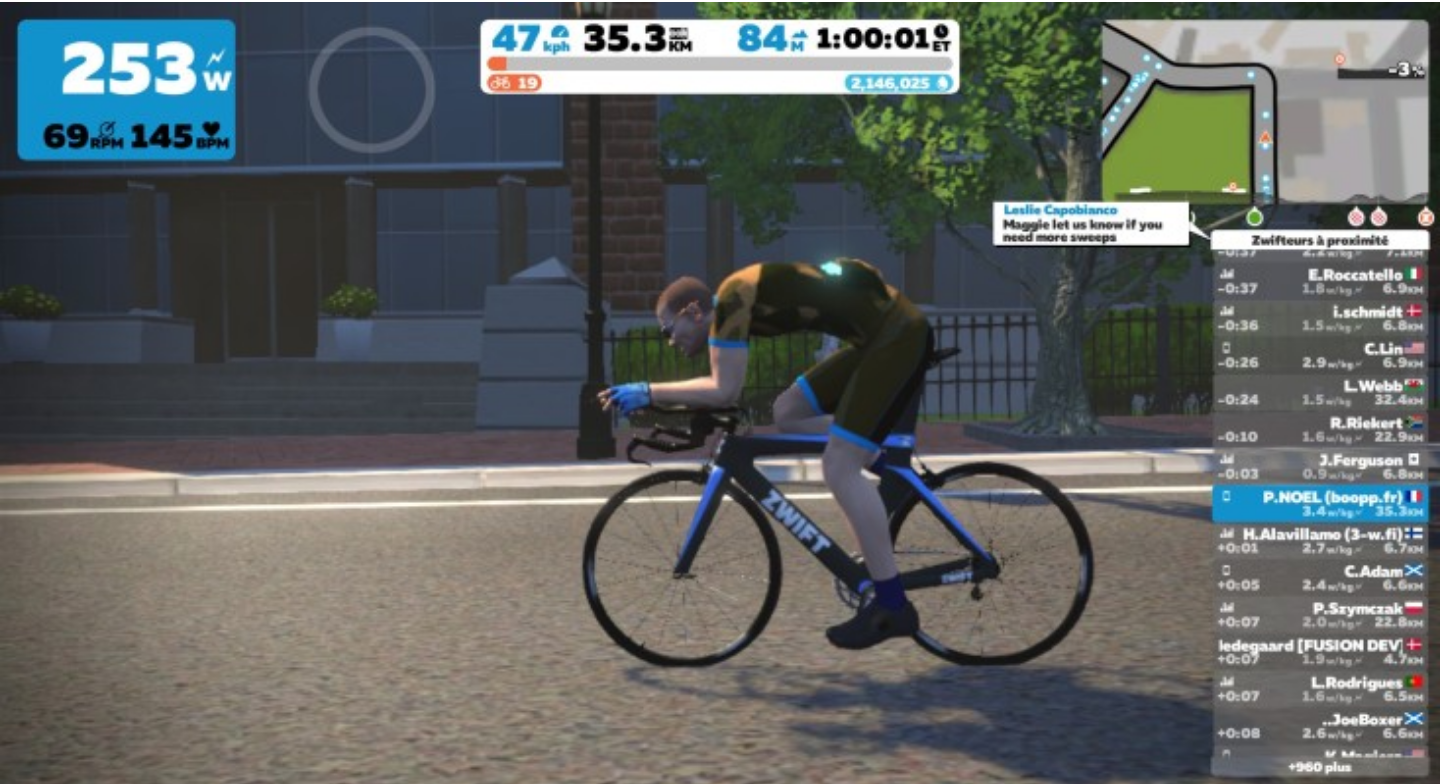Click H.Alavillamo (3-w.fi) in the list

pyautogui.click(x=1320, y=540)
